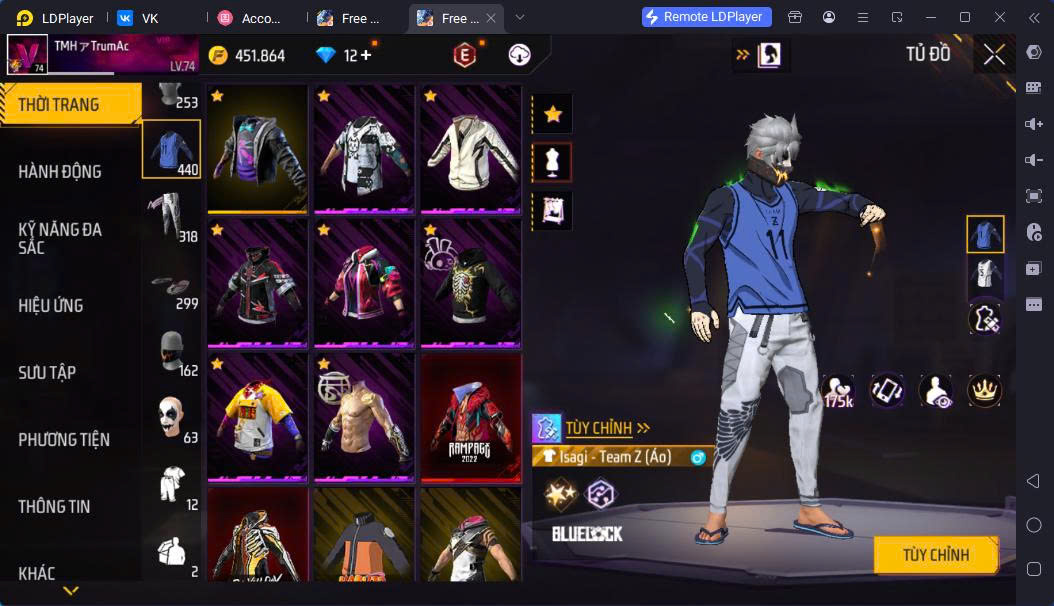The image size is (1054, 606).
Task: Switch to Hành Động tab
Action: (x=60, y=172)
